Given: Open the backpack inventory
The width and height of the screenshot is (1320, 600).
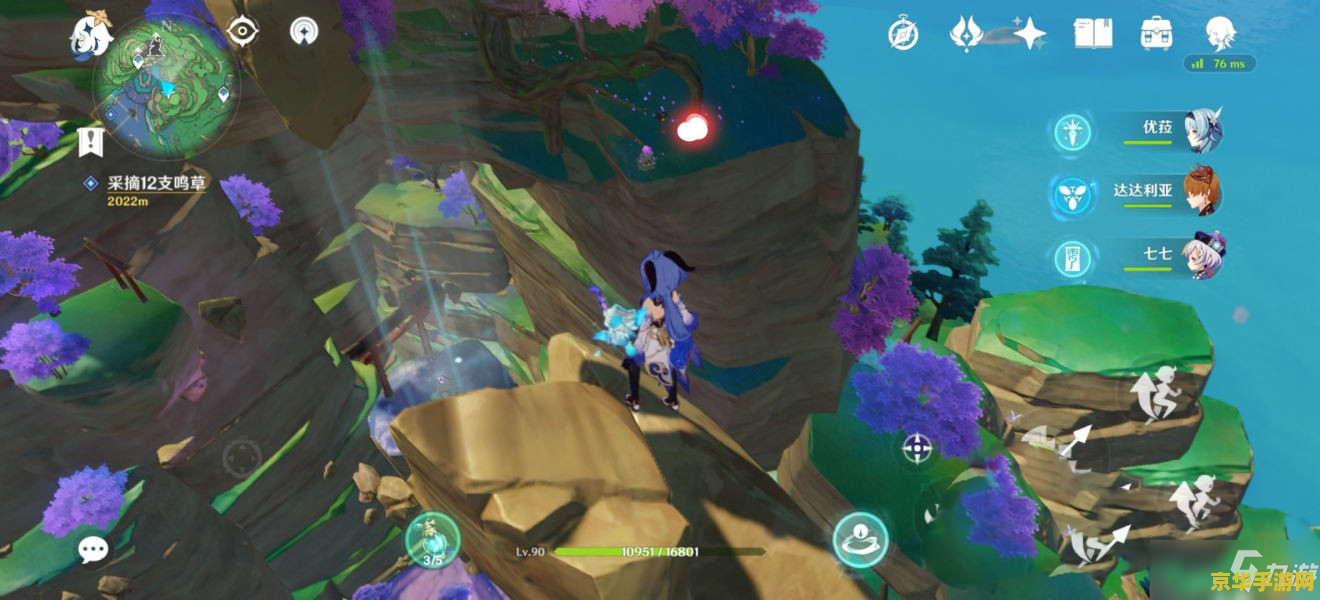Looking at the screenshot, I should pyautogui.click(x=1156, y=34).
